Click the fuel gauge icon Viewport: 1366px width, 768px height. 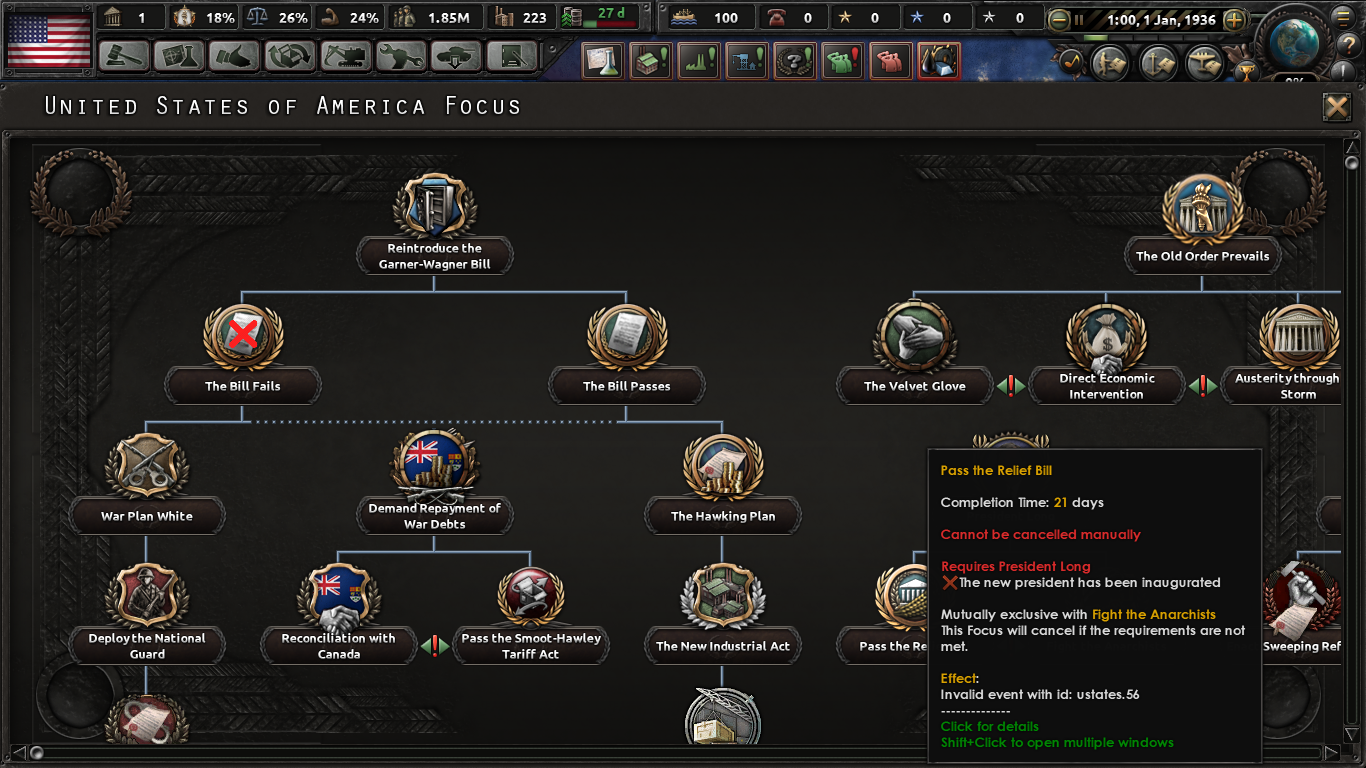pos(567,17)
